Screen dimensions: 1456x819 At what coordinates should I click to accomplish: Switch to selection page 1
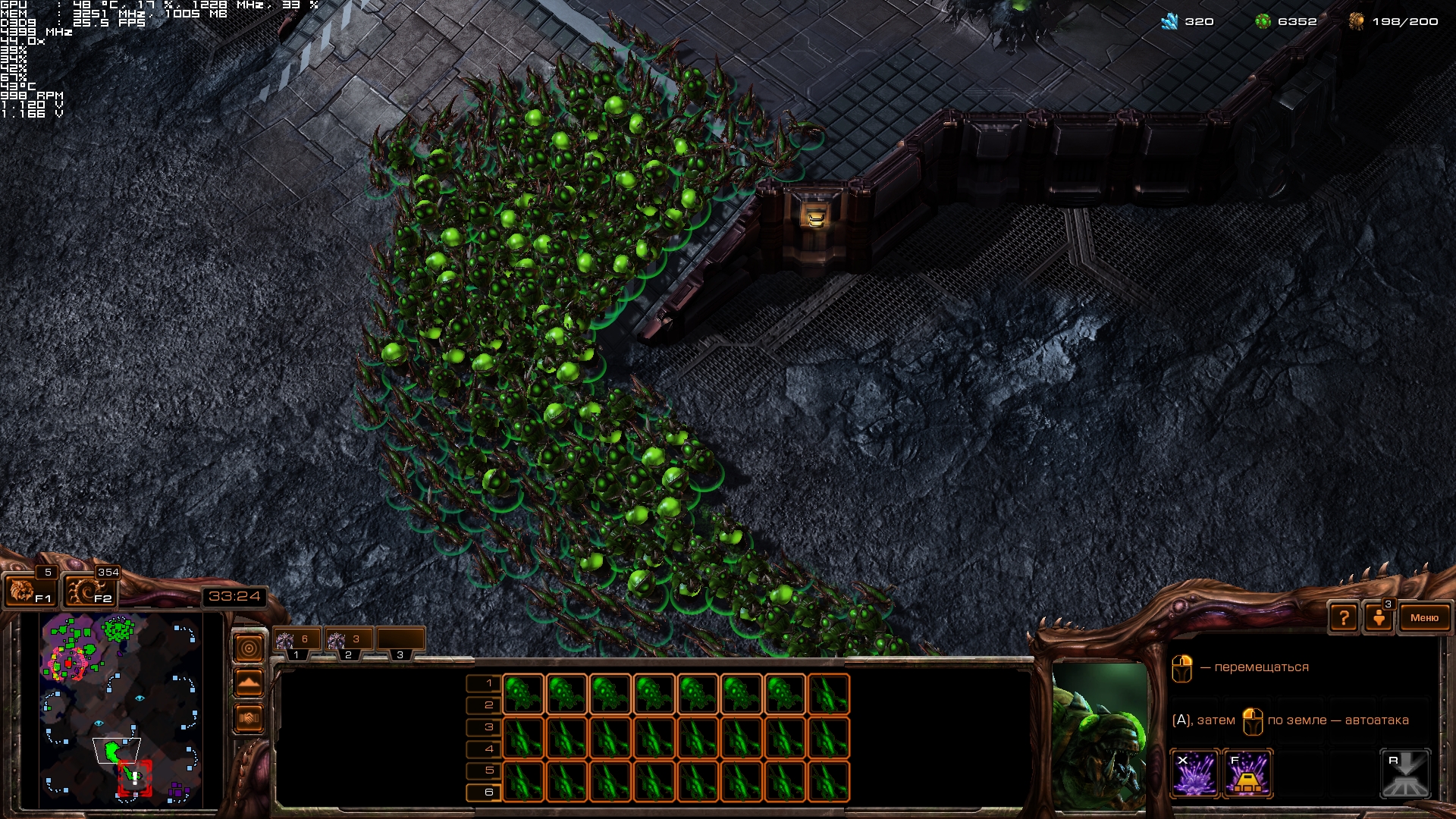[x=484, y=683]
